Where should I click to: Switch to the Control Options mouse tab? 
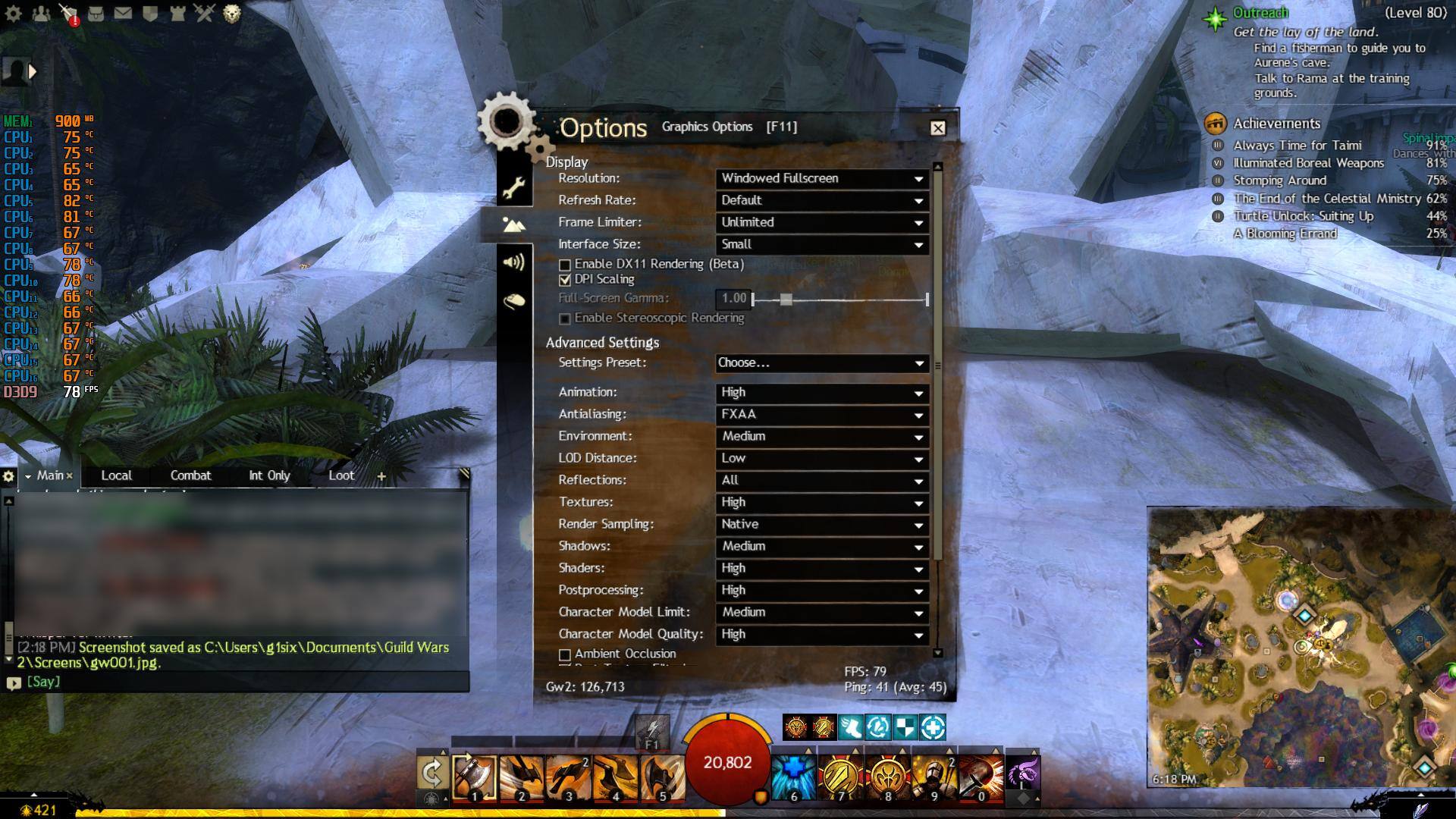point(514,301)
